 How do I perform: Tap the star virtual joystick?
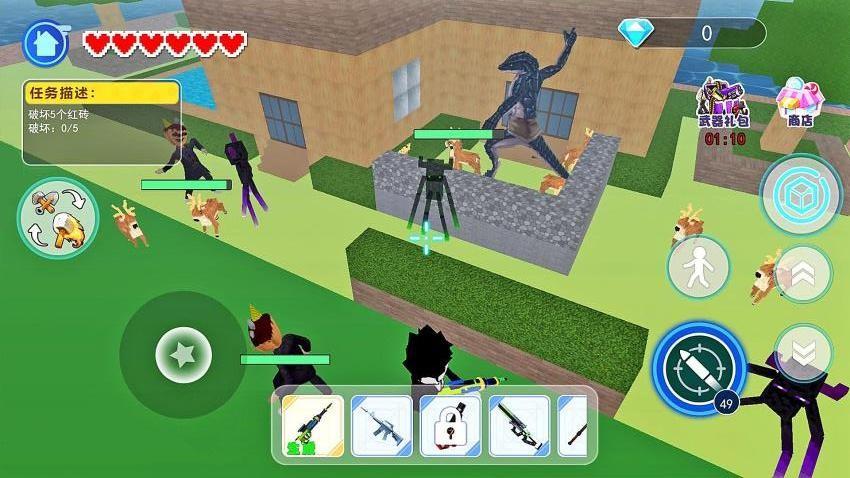[183, 354]
